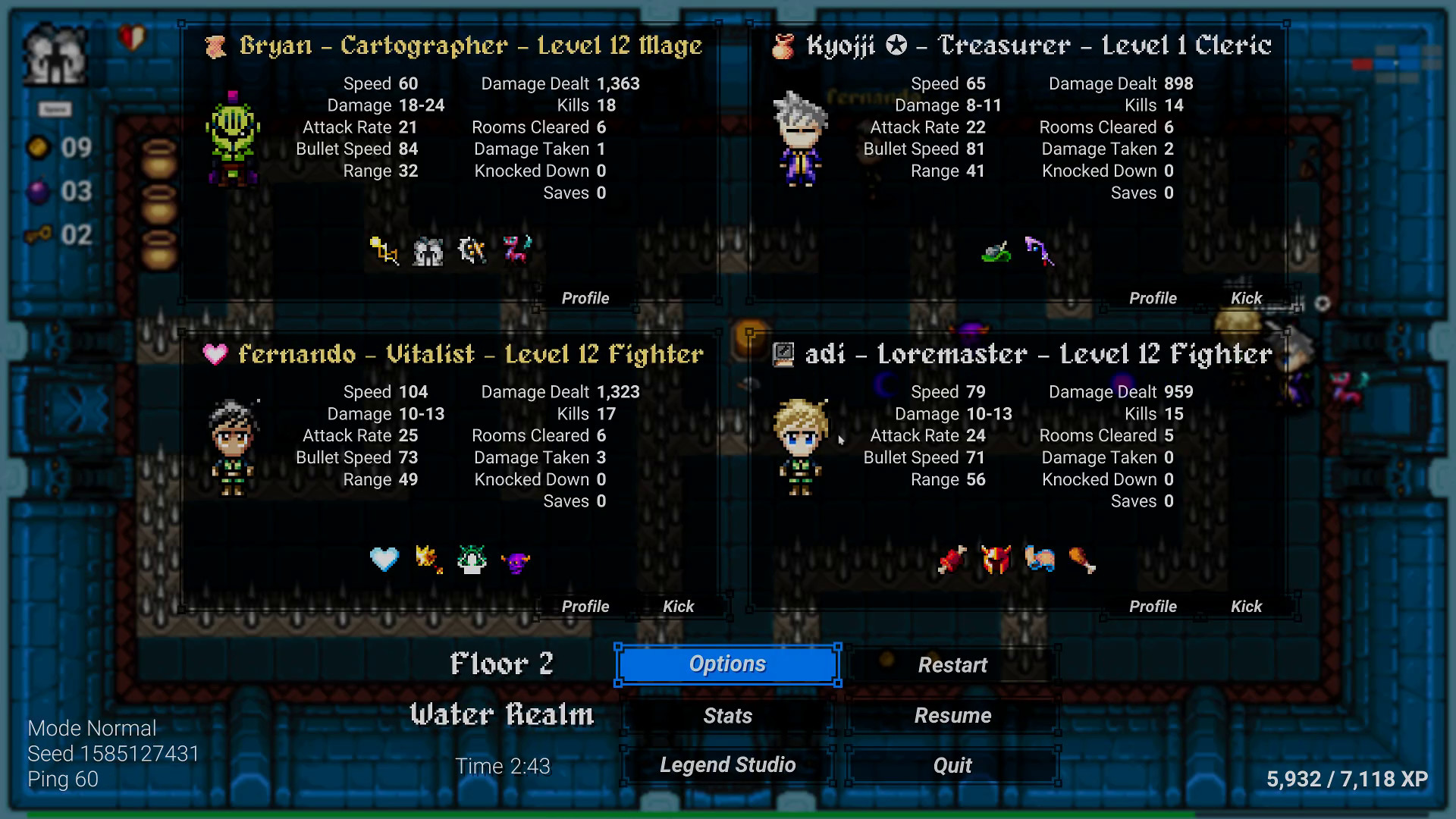Click the blue heart item in fernando's loadout
The image size is (1456, 819).
click(x=385, y=559)
